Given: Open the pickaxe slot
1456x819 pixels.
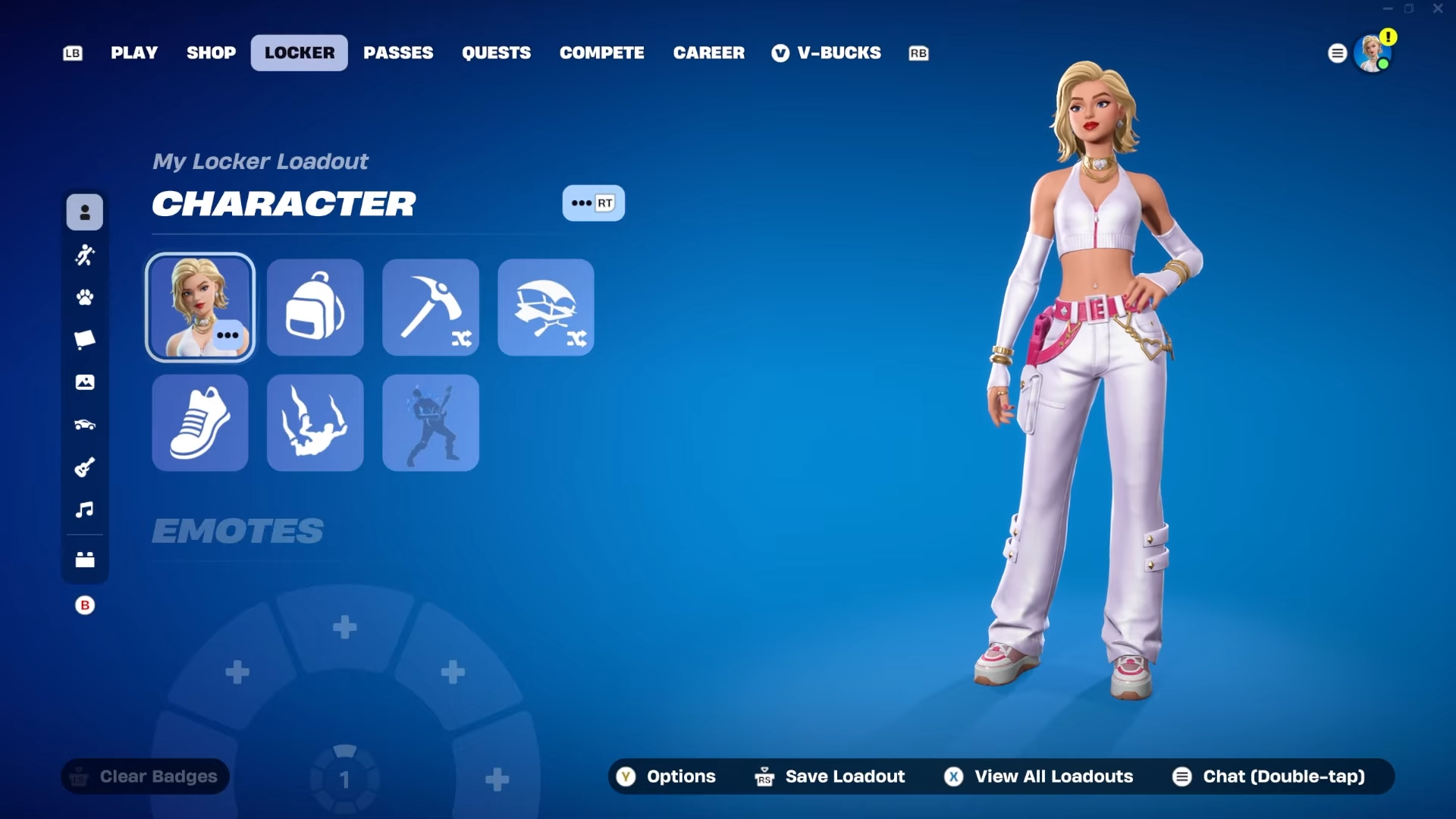Looking at the screenshot, I should (431, 307).
